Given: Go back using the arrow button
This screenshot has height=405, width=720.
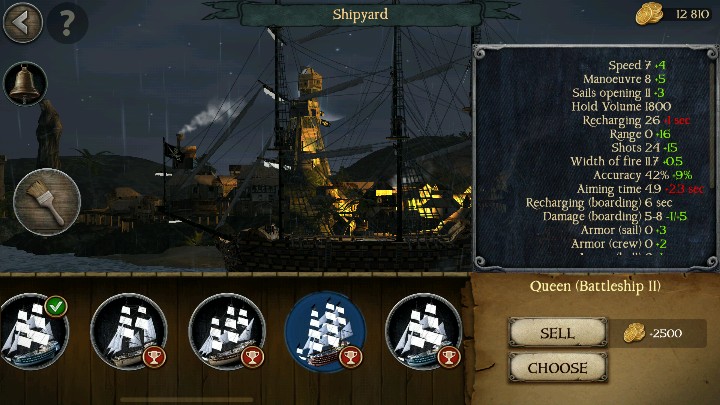Looking at the screenshot, I should pos(22,22).
